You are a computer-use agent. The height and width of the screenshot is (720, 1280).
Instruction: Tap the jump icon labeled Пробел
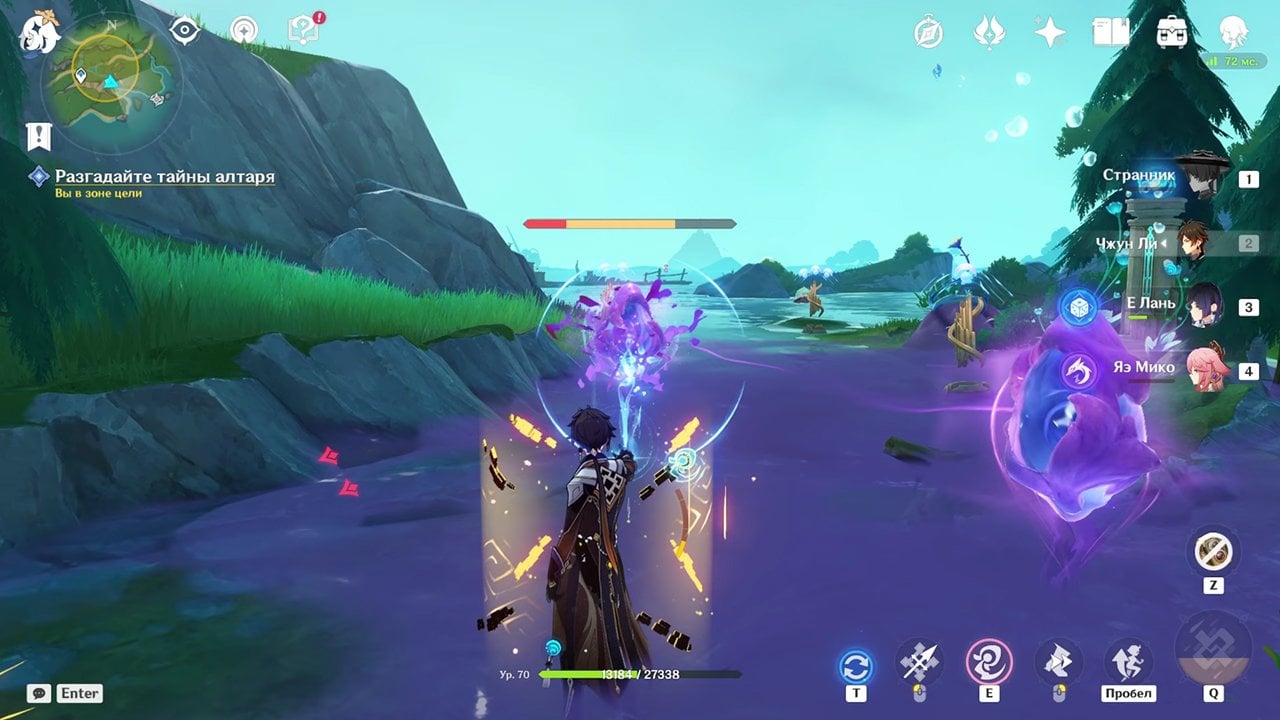tap(1128, 662)
